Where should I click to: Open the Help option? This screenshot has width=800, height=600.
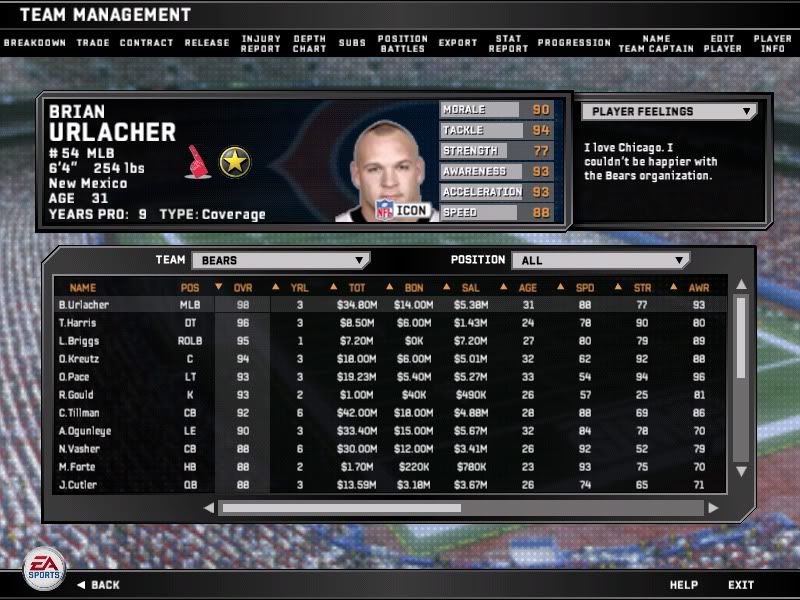[683, 585]
